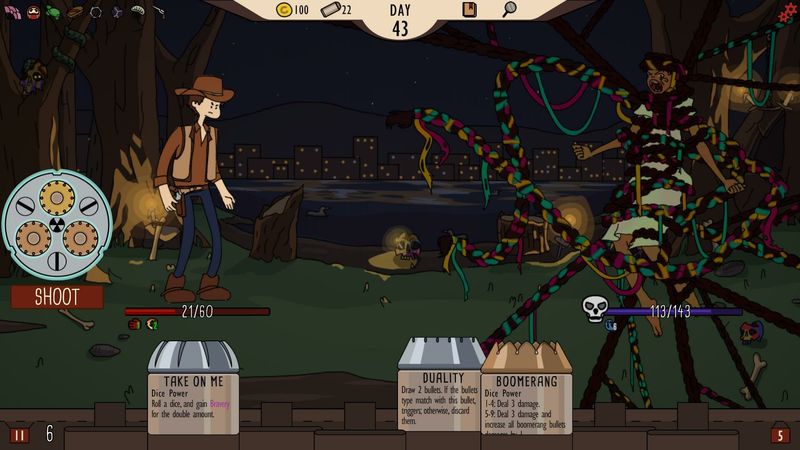
Task: Click the enemy skull intent icon
Action: 594,310
